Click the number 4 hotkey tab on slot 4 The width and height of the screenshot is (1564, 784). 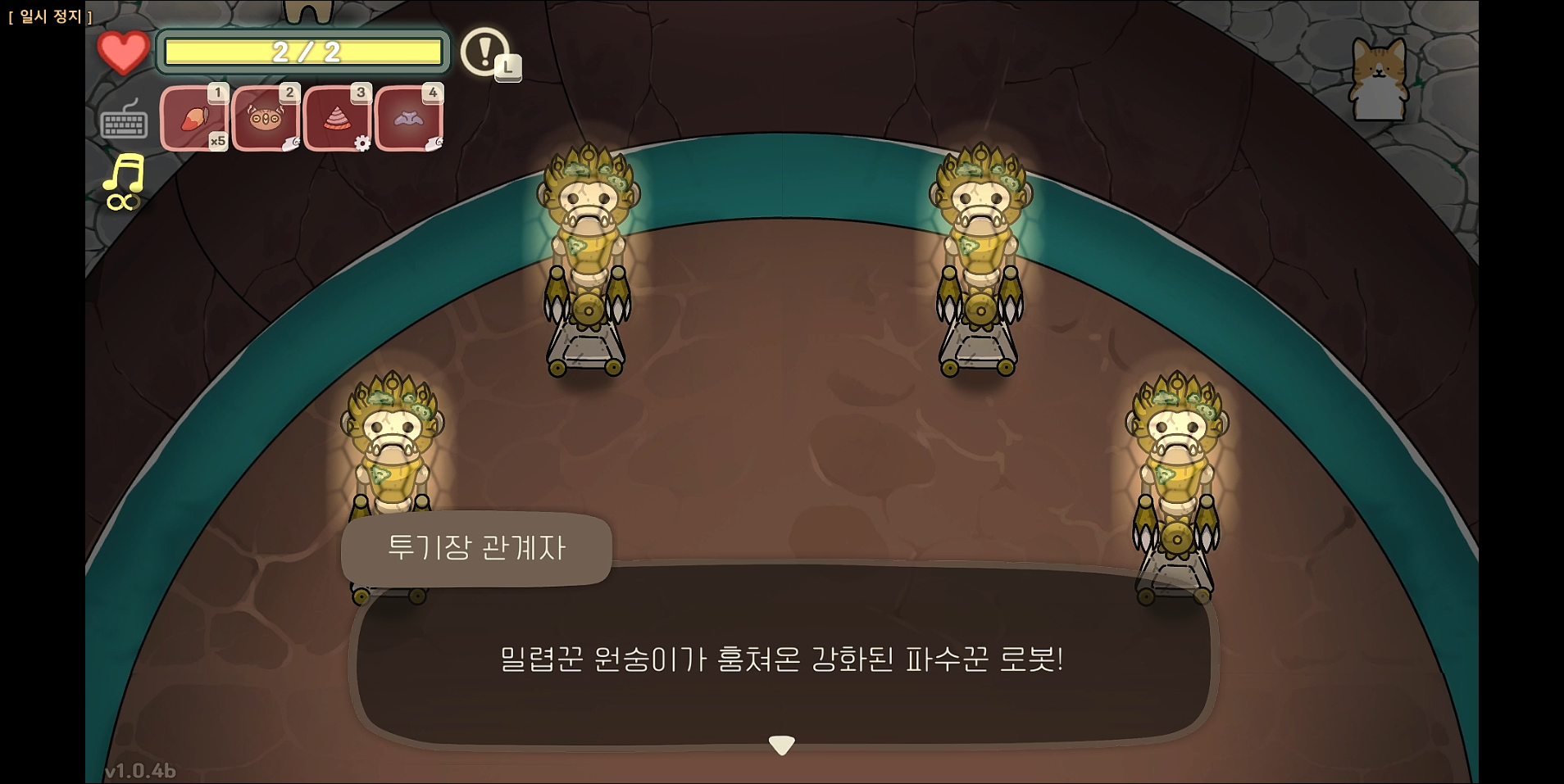point(432,92)
